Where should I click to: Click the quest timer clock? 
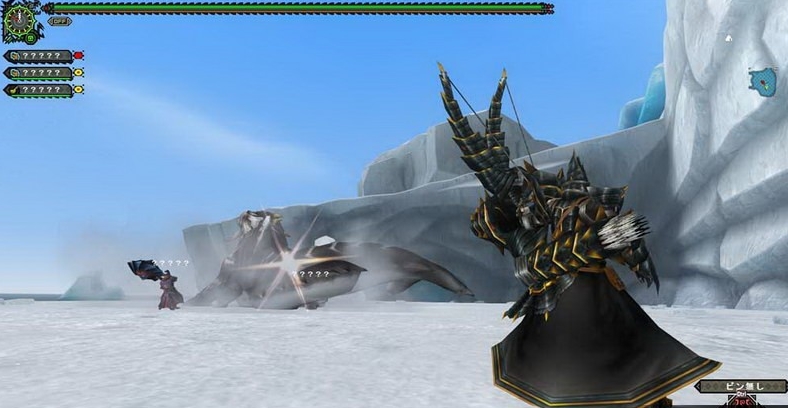point(17,18)
